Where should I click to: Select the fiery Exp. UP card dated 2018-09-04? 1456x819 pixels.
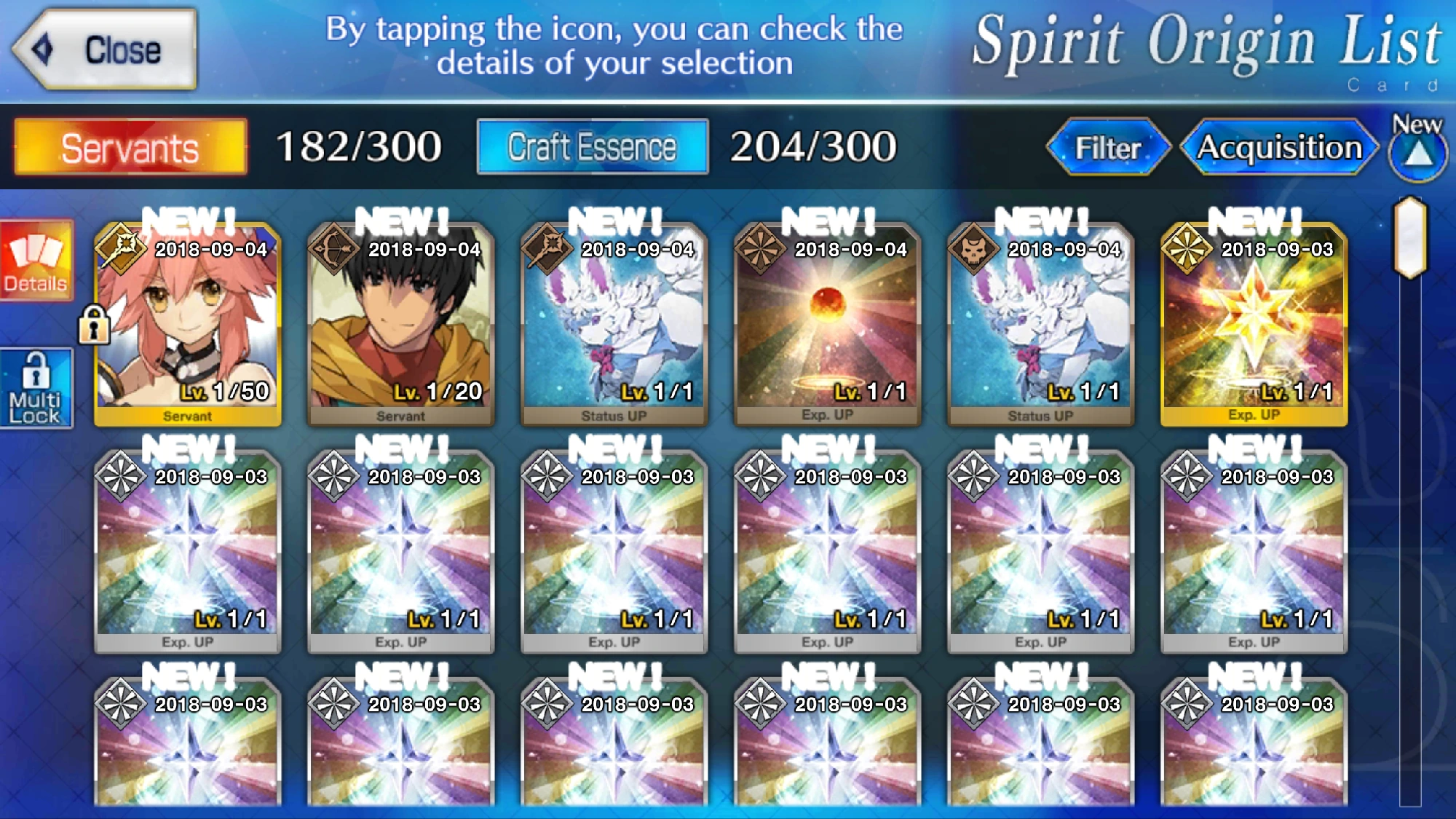(828, 320)
